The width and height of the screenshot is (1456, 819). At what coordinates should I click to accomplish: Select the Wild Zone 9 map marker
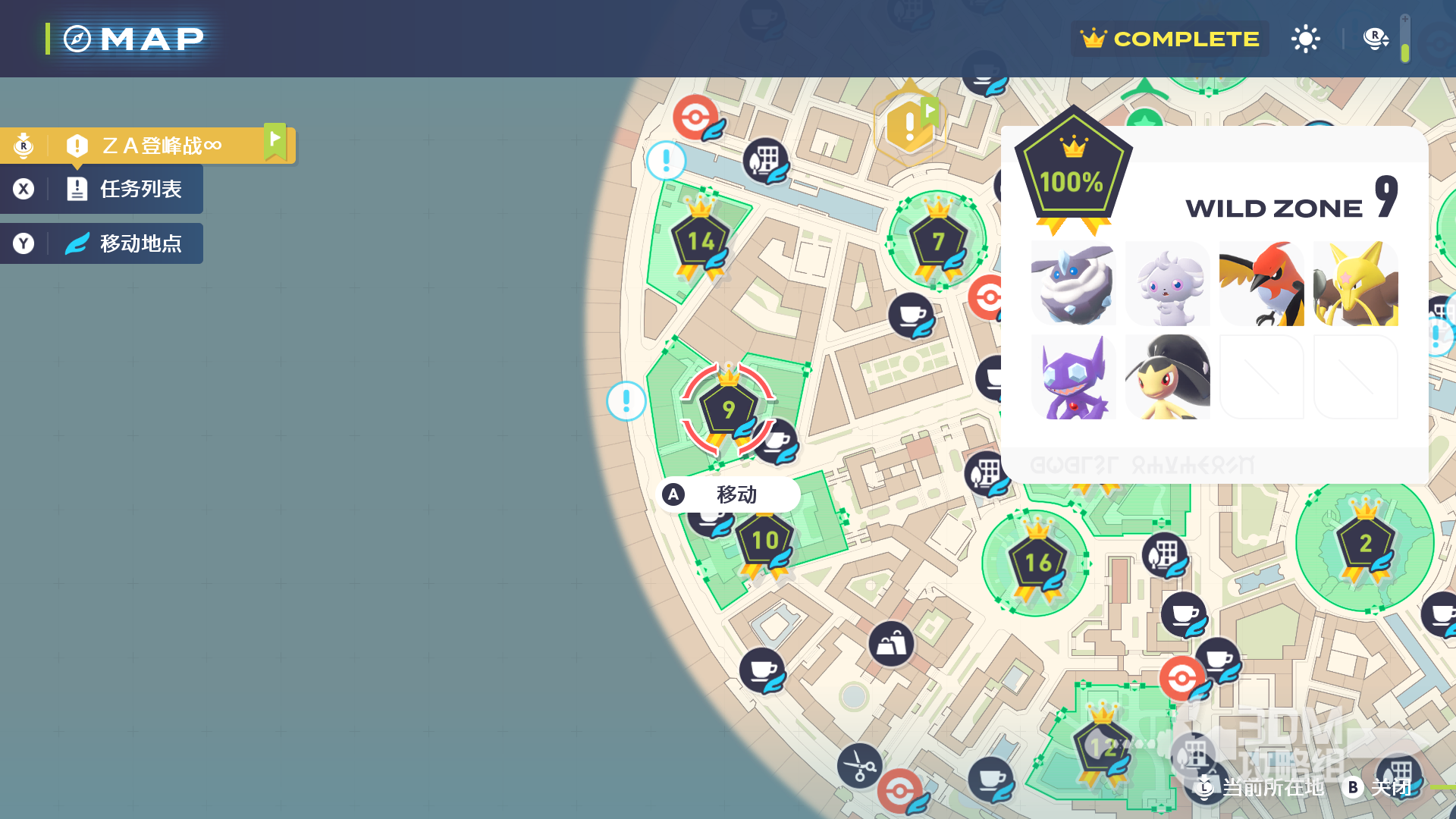[x=728, y=410]
